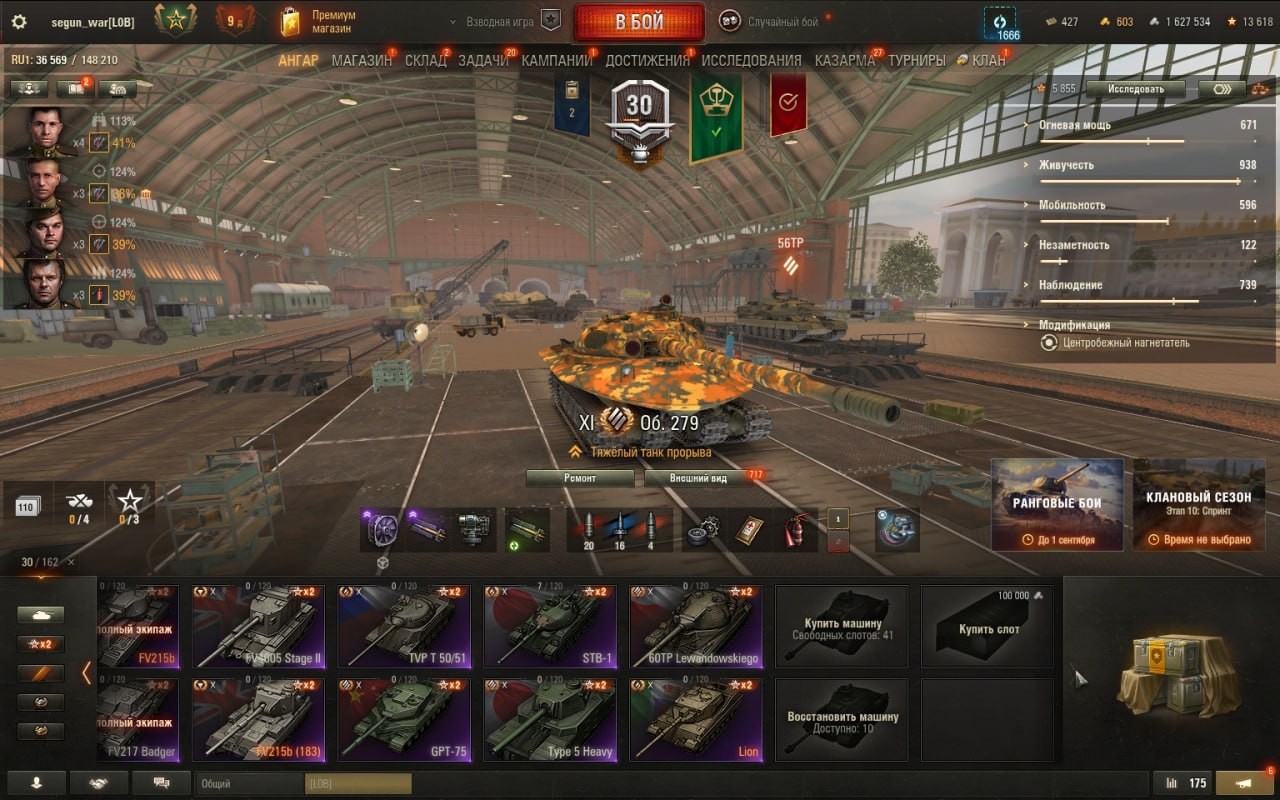
Task: Start battle with the red В БОЙ button
Action: point(638,22)
